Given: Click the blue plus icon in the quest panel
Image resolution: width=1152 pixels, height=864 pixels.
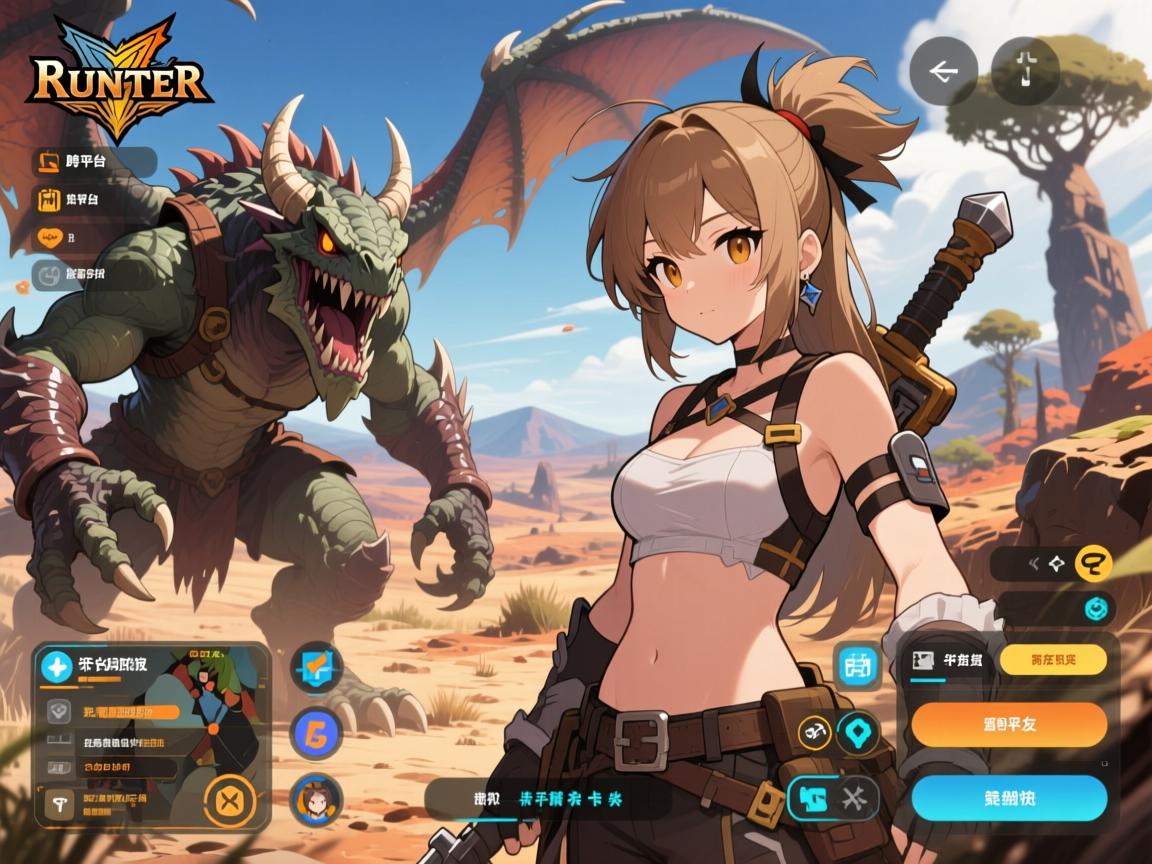Looking at the screenshot, I should (57, 666).
